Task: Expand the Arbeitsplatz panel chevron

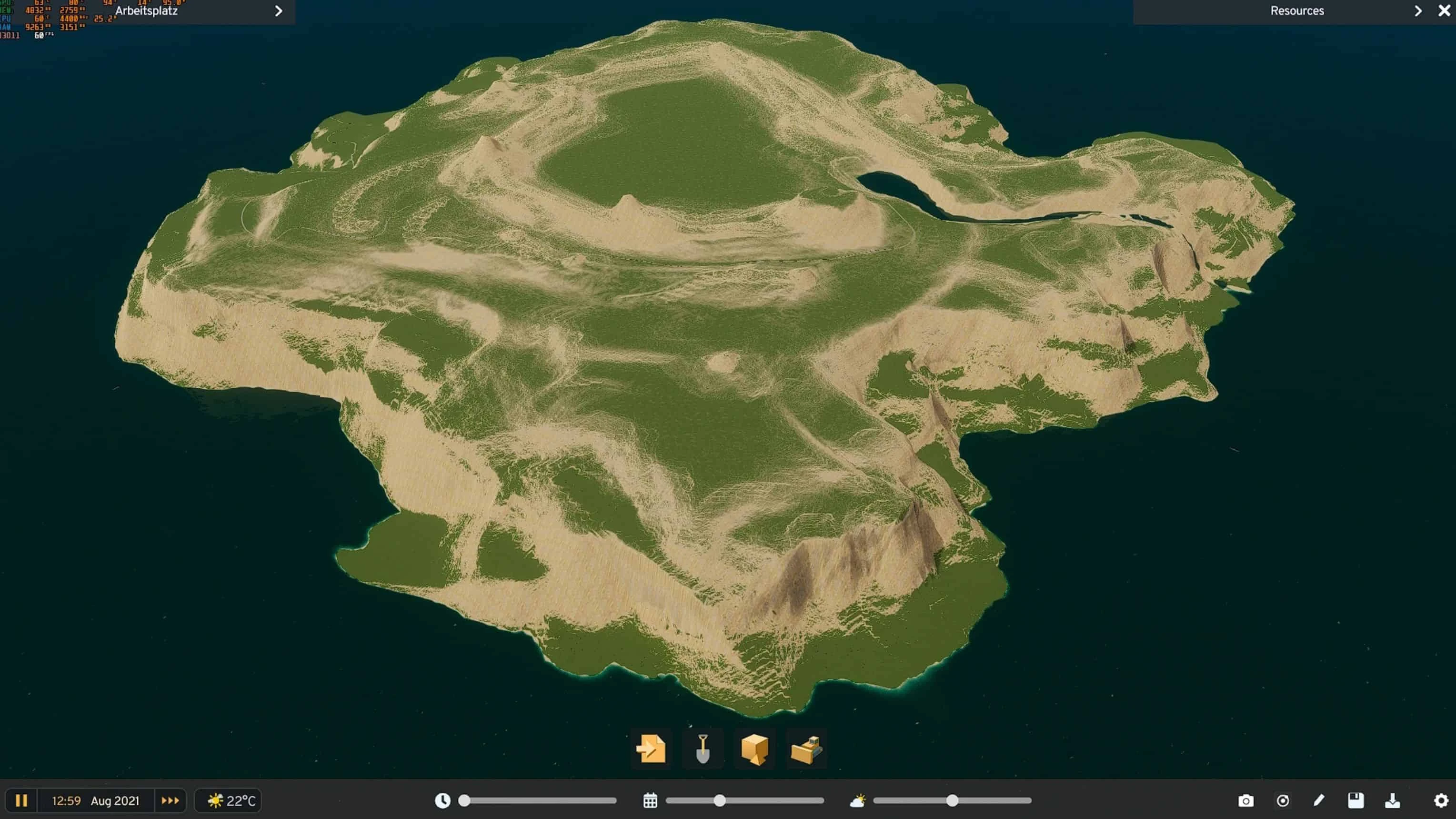Action: [x=278, y=11]
